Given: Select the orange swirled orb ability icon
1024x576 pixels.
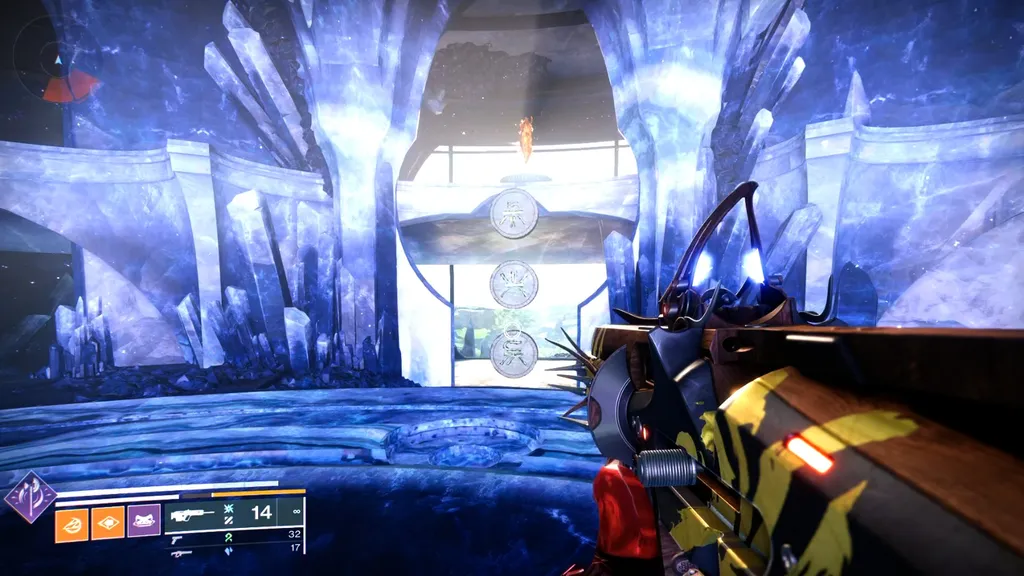Looking at the screenshot, I should coord(72,522).
